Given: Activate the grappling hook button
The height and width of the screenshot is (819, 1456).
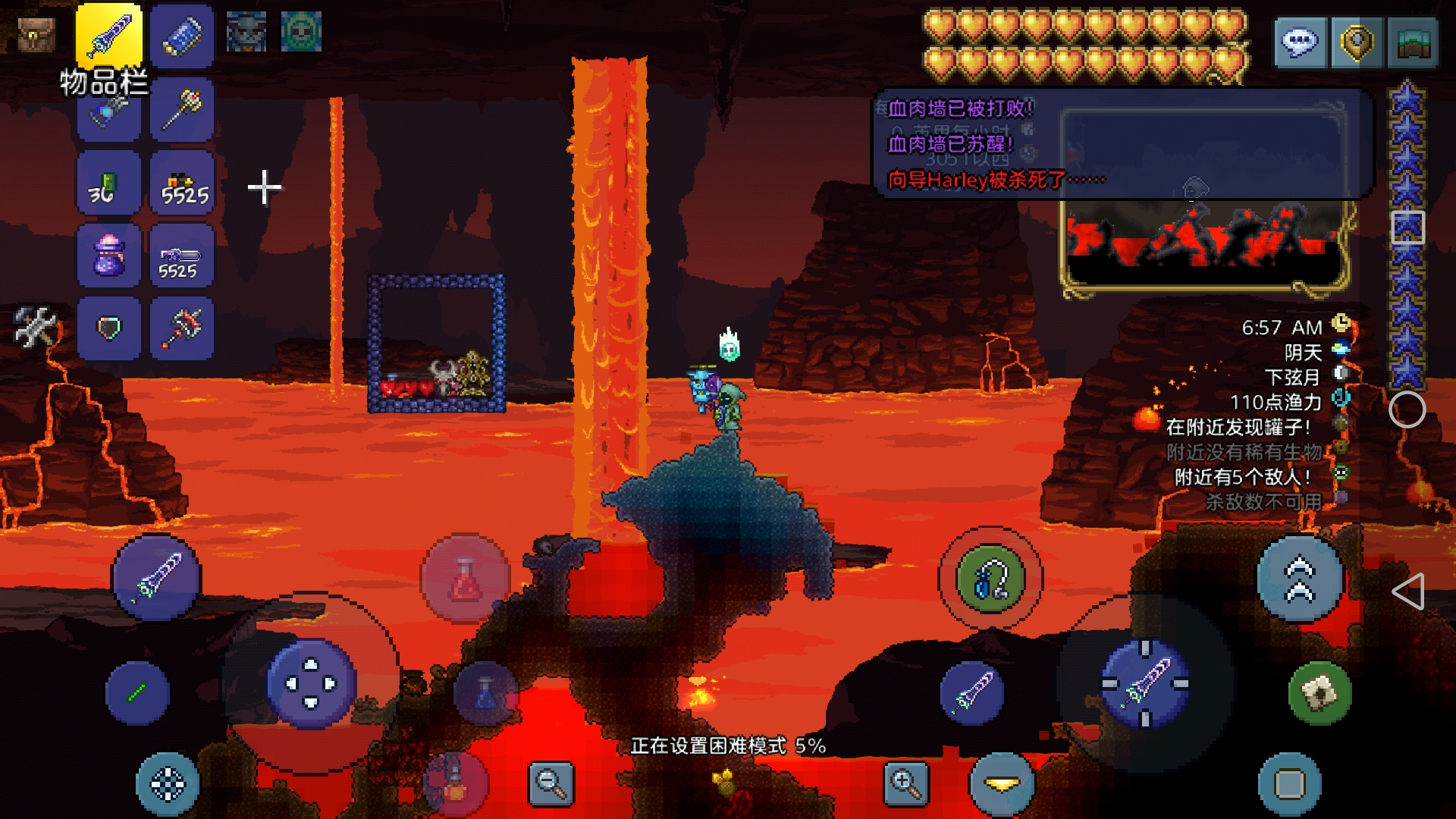Looking at the screenshot, I should coord(990,579).
